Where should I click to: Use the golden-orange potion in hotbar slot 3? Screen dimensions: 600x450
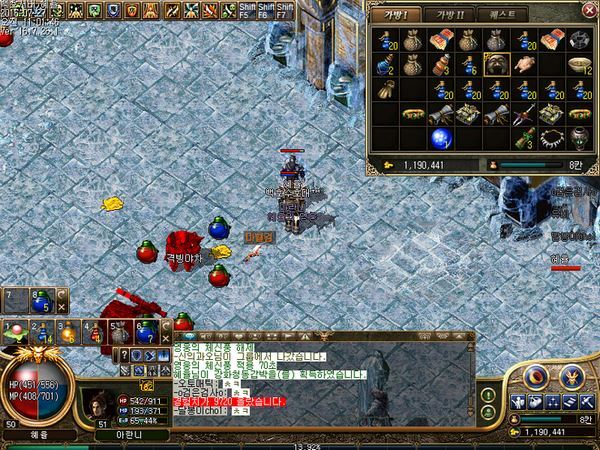pyautogui.click(x=67, y=332)
